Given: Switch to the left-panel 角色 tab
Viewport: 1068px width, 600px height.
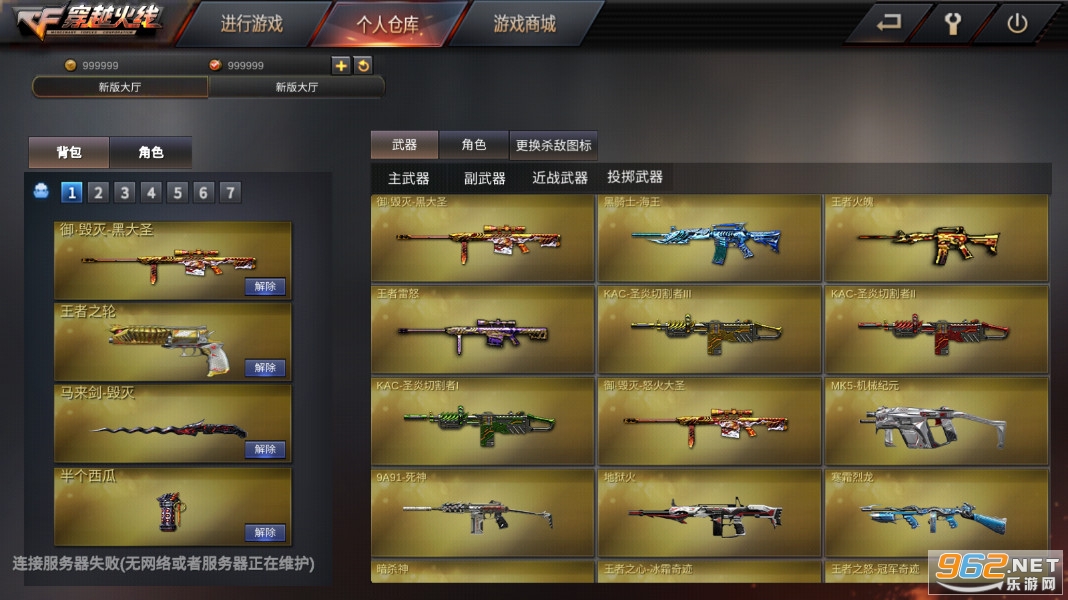Looking at the screenshot, I should click(x=150, y=152).
